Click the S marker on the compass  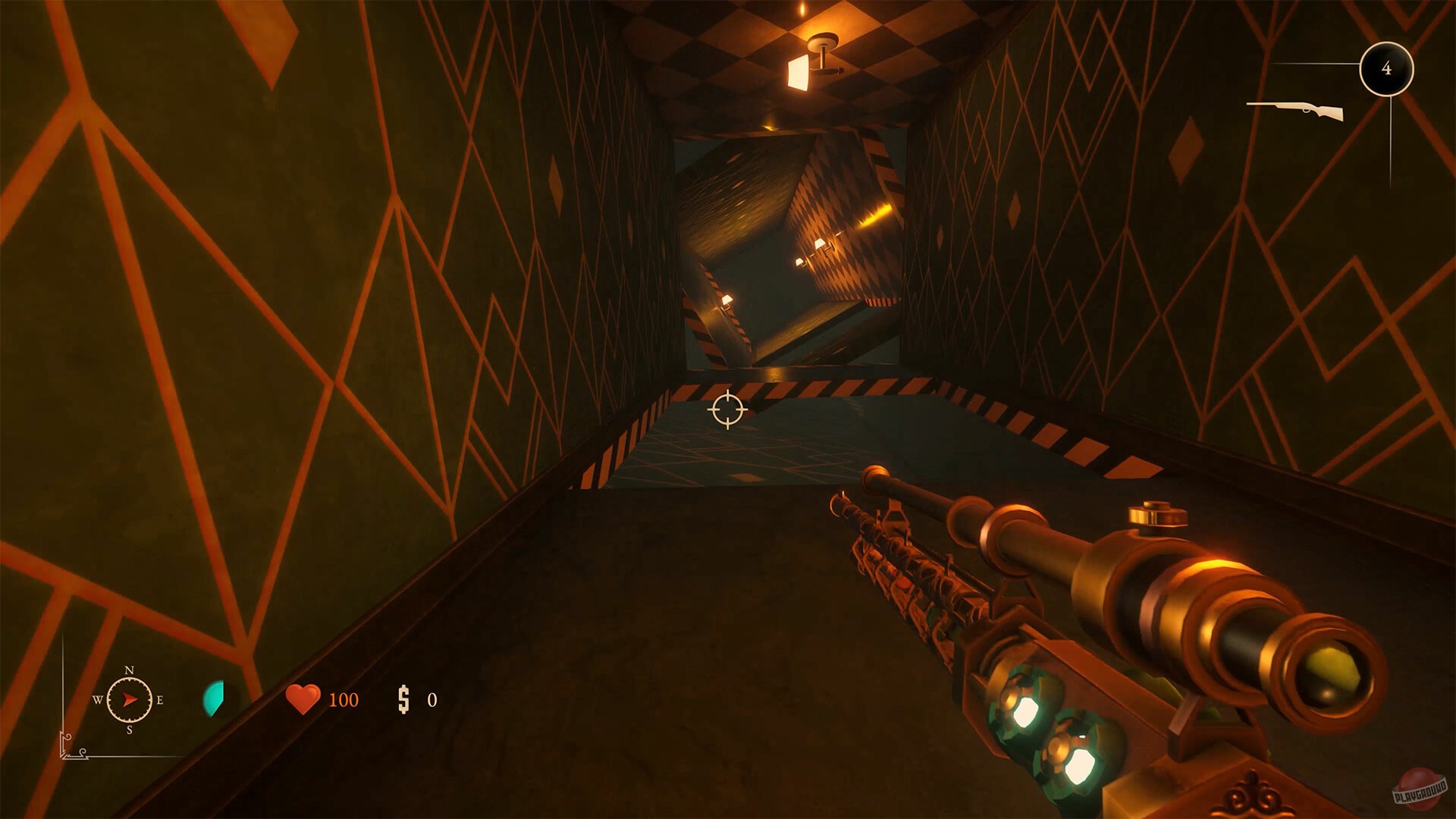pos(130,730)
